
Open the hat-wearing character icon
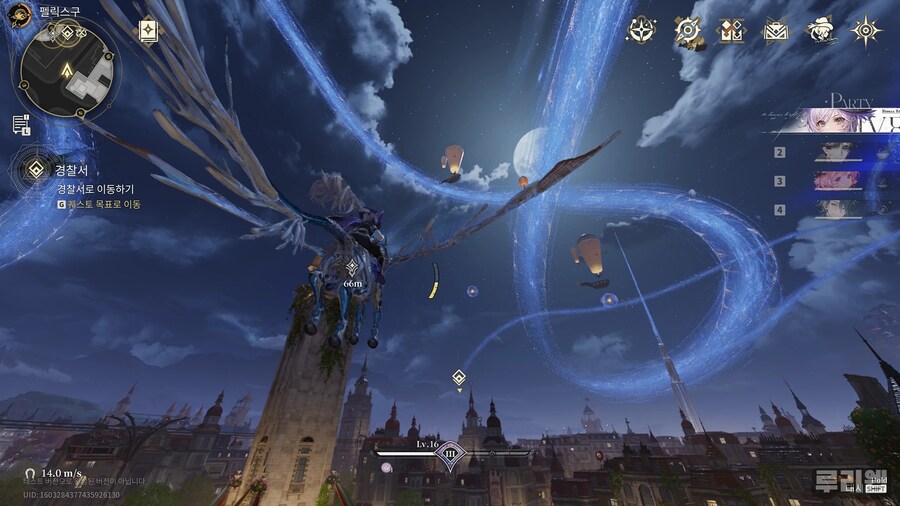click(821, 31)
